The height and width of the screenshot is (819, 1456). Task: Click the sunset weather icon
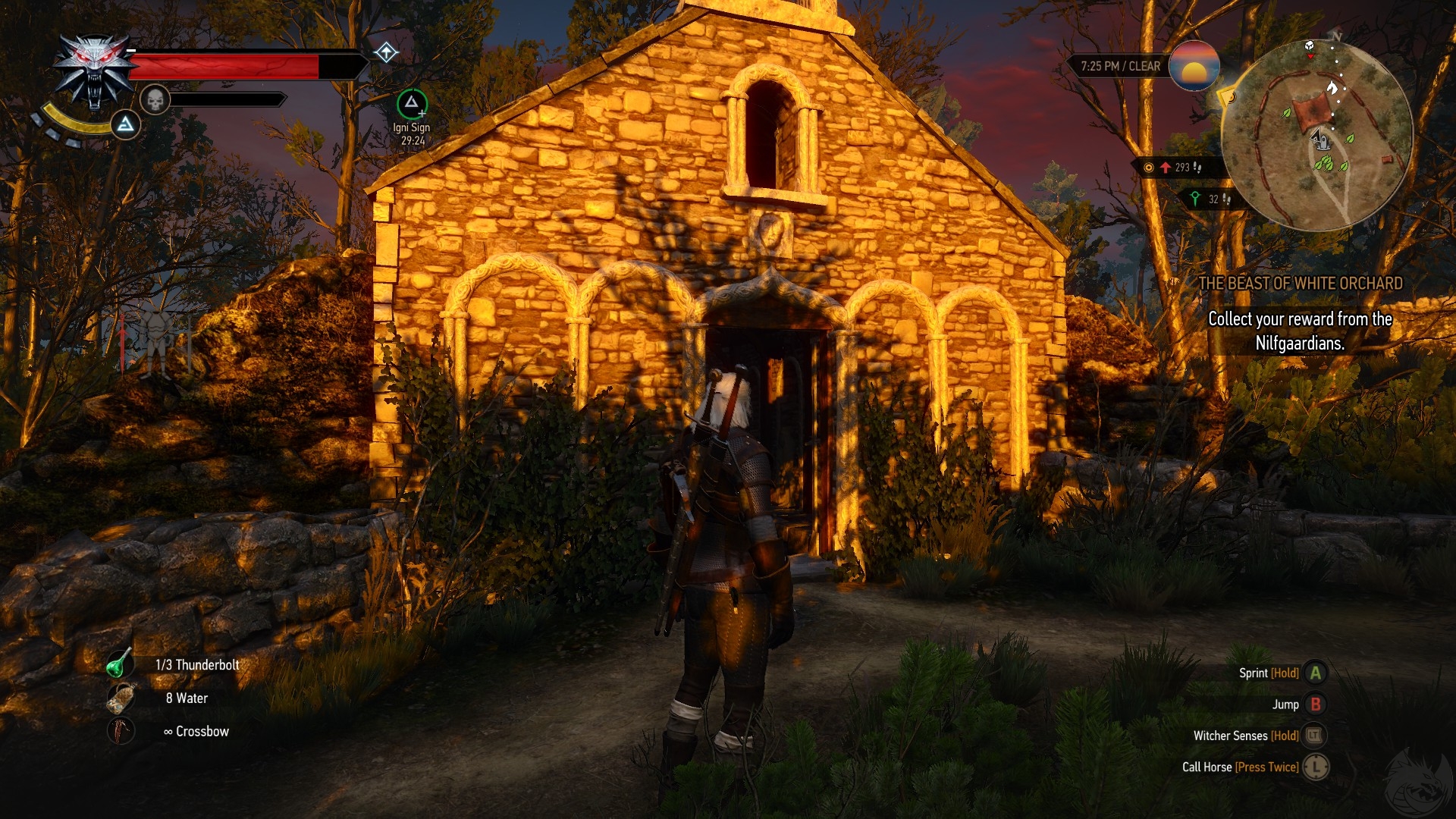tap(1194, 66)
